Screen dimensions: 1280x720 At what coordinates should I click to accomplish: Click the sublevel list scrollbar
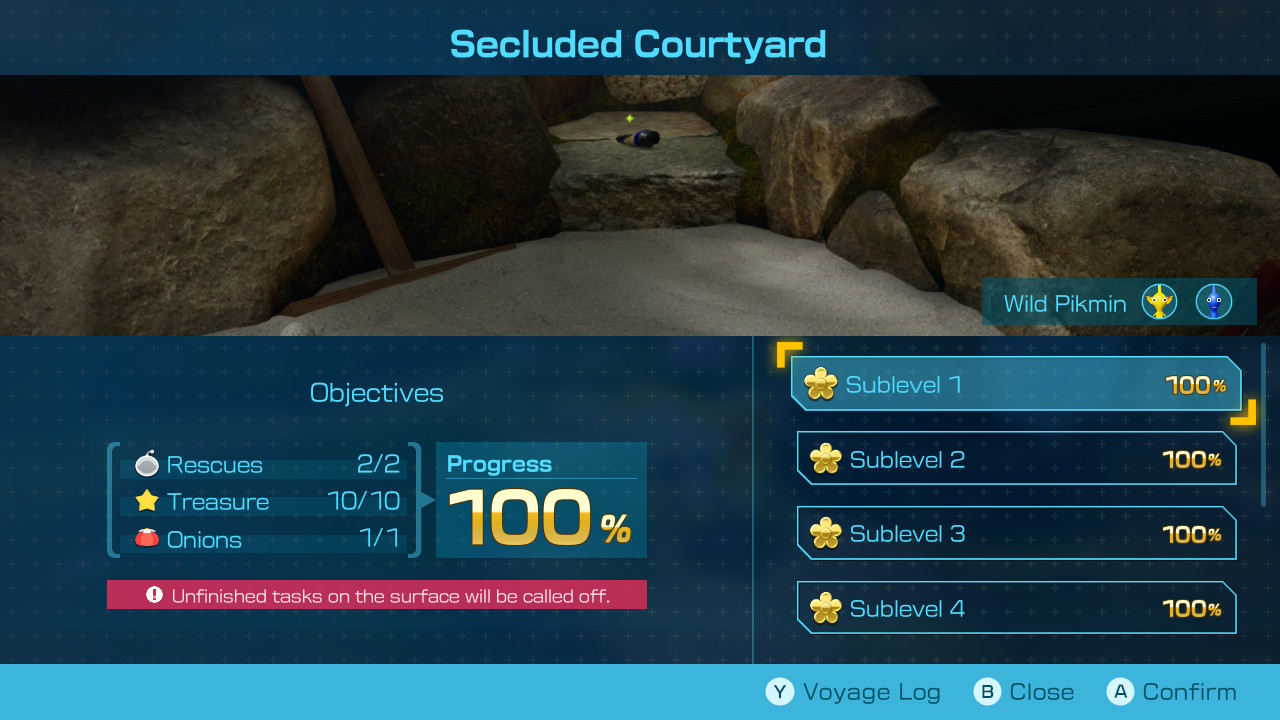1264,425
